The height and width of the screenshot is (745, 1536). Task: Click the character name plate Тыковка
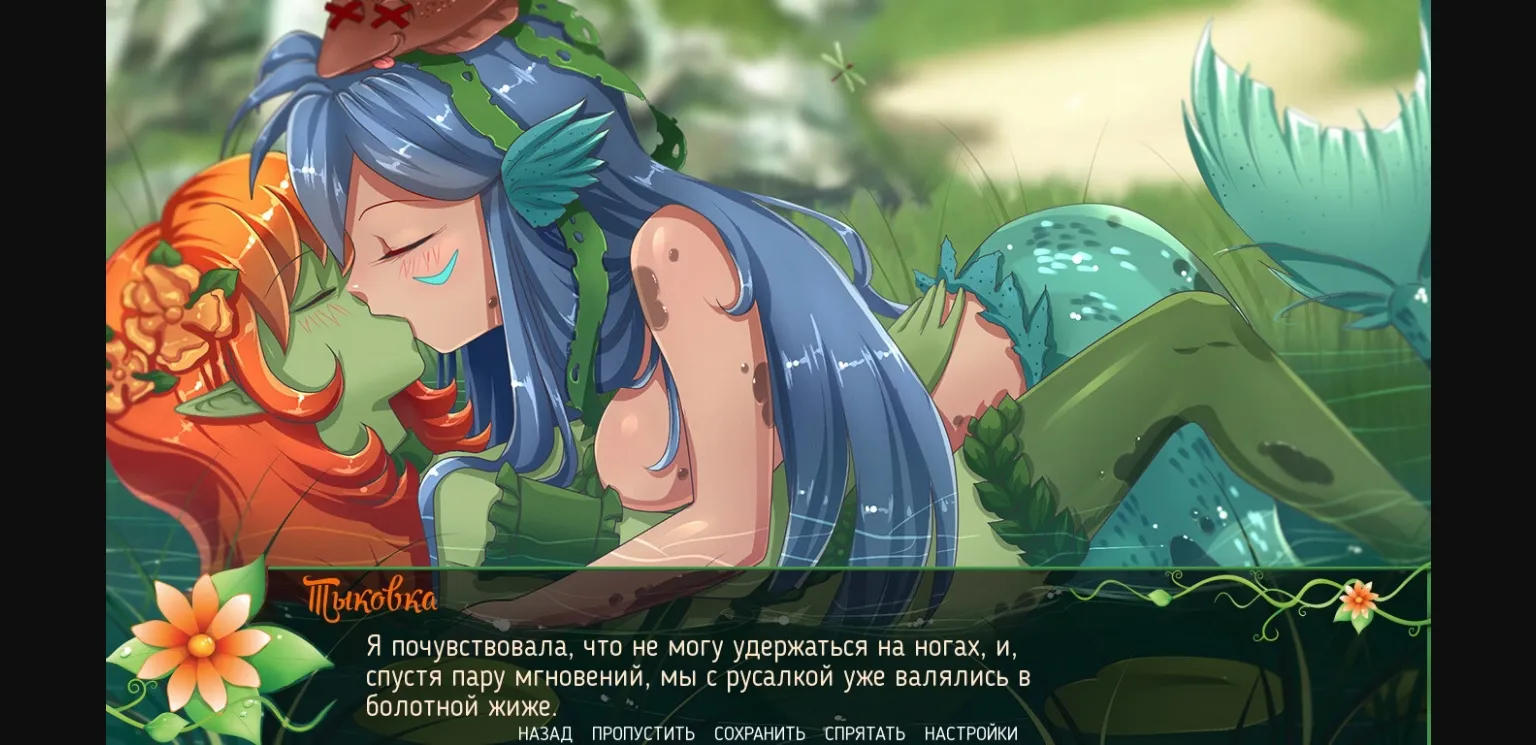coord(371,597)
